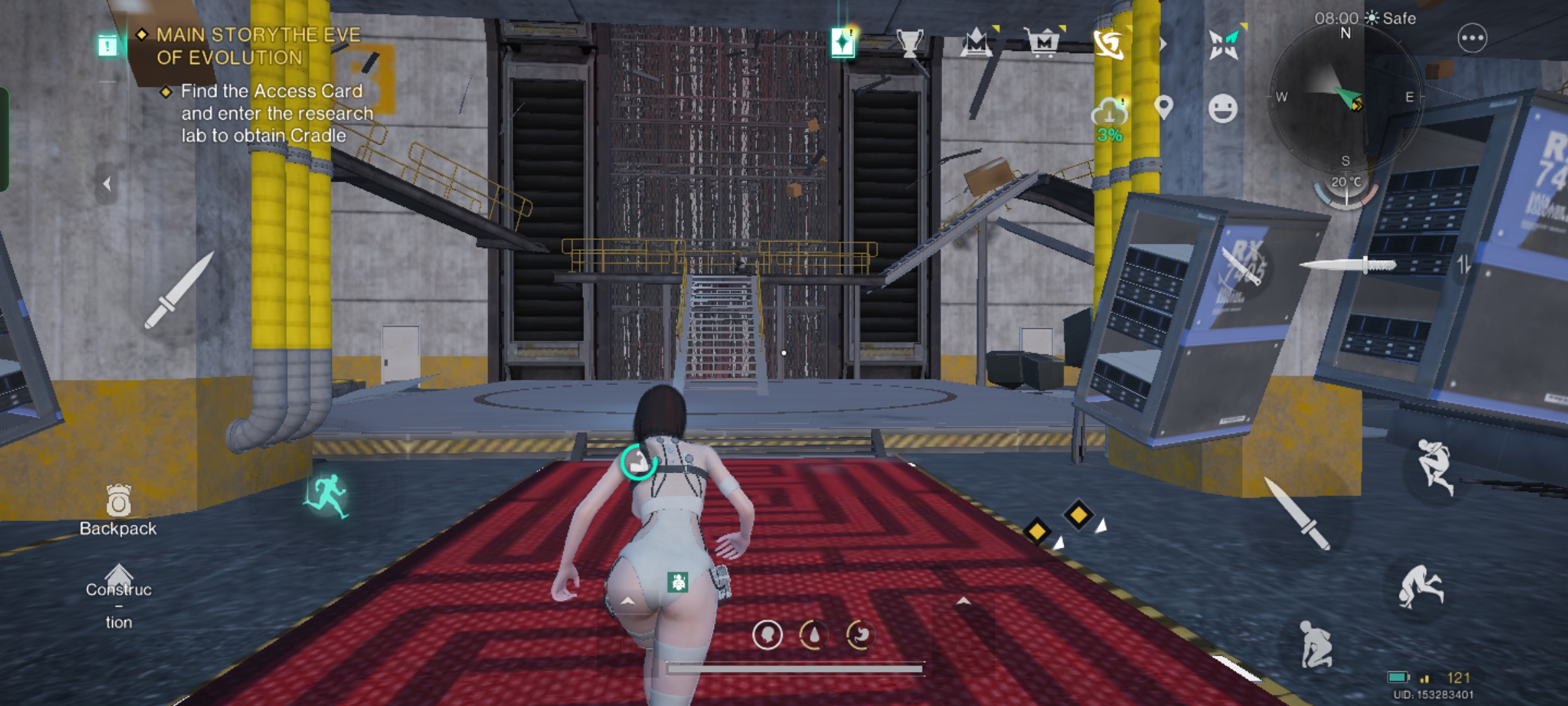1568x706 pixels.
Task: Open the Construction menu
Action: tap(118, 596)
